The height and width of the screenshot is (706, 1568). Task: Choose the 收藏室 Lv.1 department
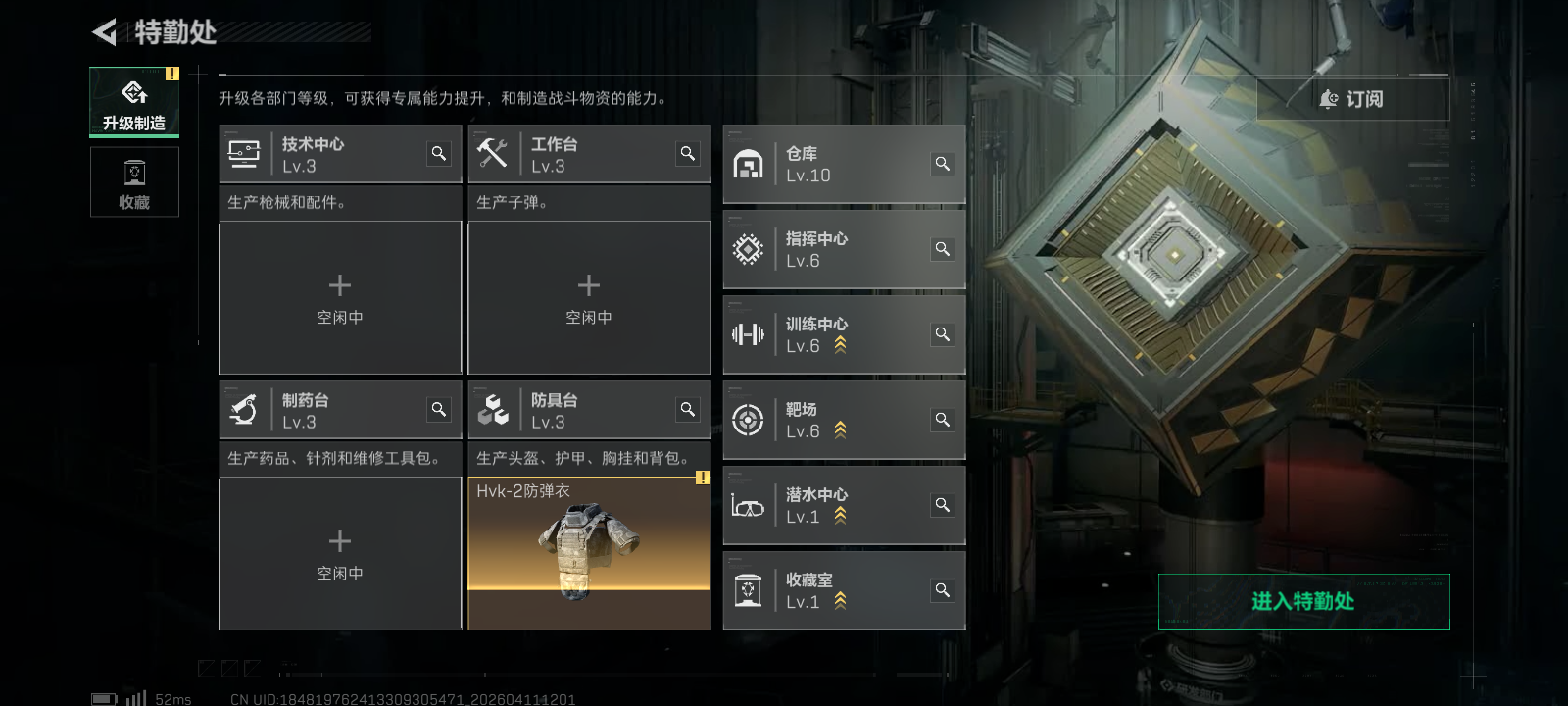pos(833,591)
